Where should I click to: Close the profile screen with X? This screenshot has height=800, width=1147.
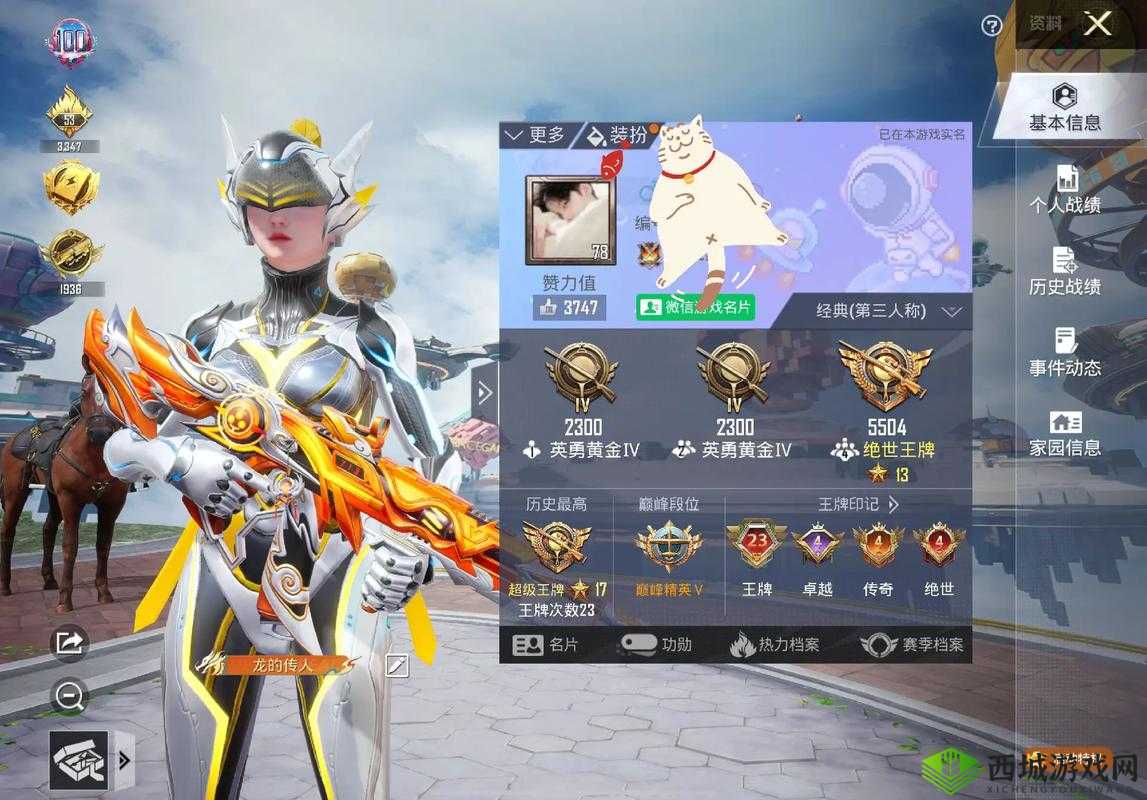[1097, 25]
